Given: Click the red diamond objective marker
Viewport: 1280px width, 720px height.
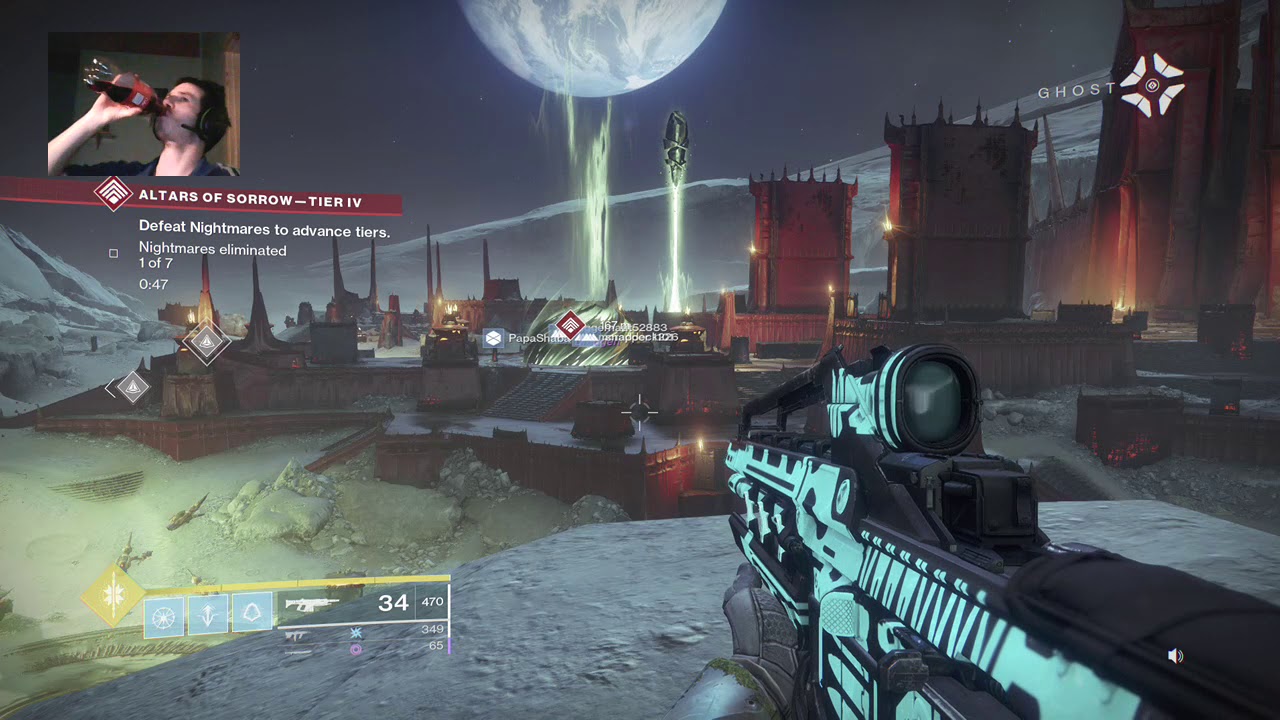Looking at the screenshot, I should (570, 325).
